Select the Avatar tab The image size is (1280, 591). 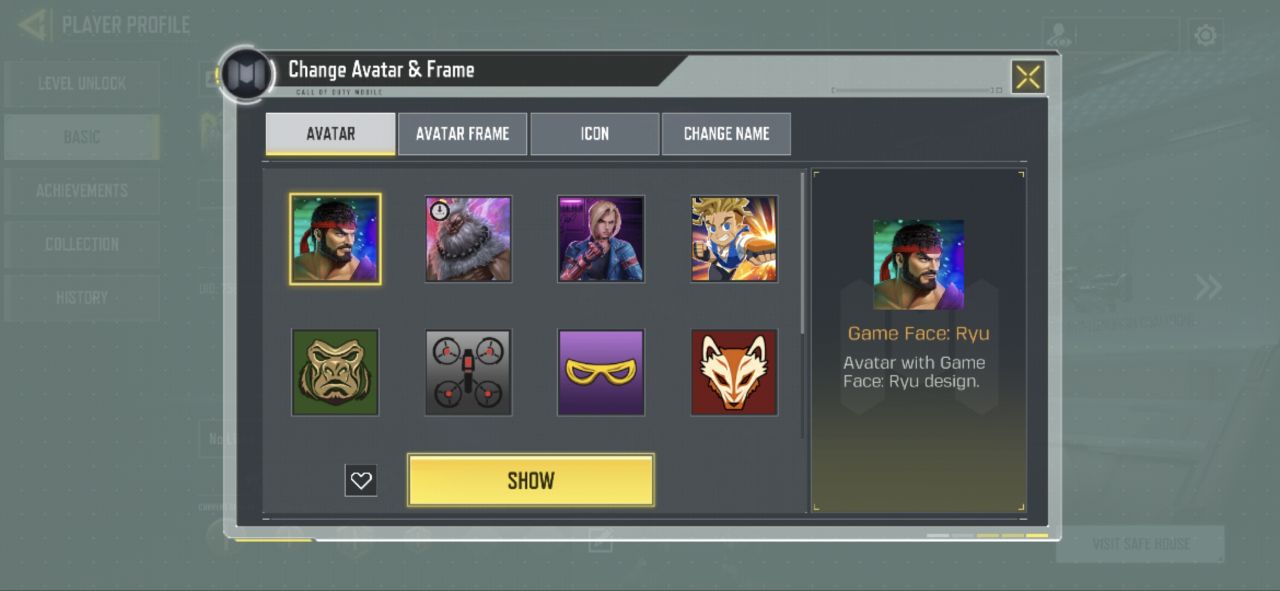point(330,134)
